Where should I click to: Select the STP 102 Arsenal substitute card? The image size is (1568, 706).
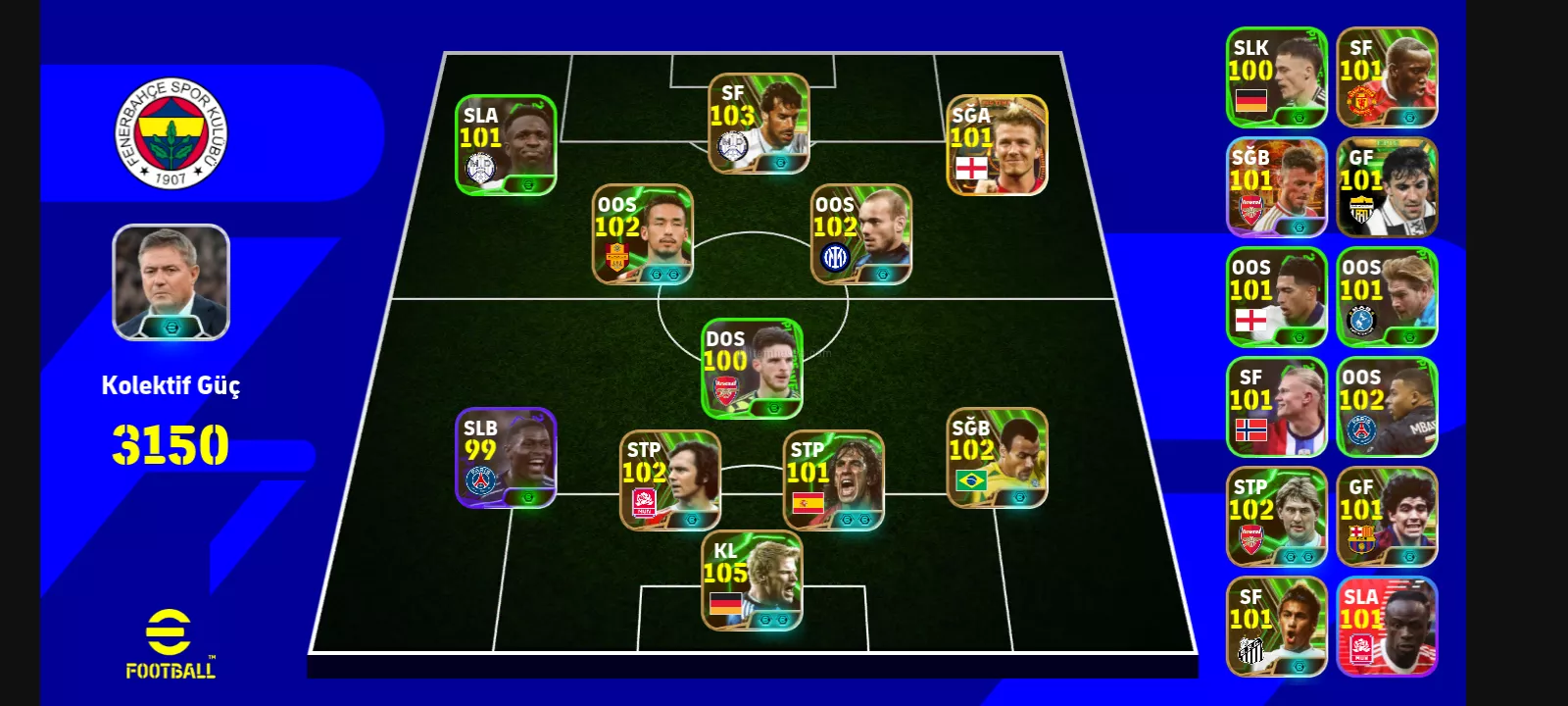(x=1277, y=517)
